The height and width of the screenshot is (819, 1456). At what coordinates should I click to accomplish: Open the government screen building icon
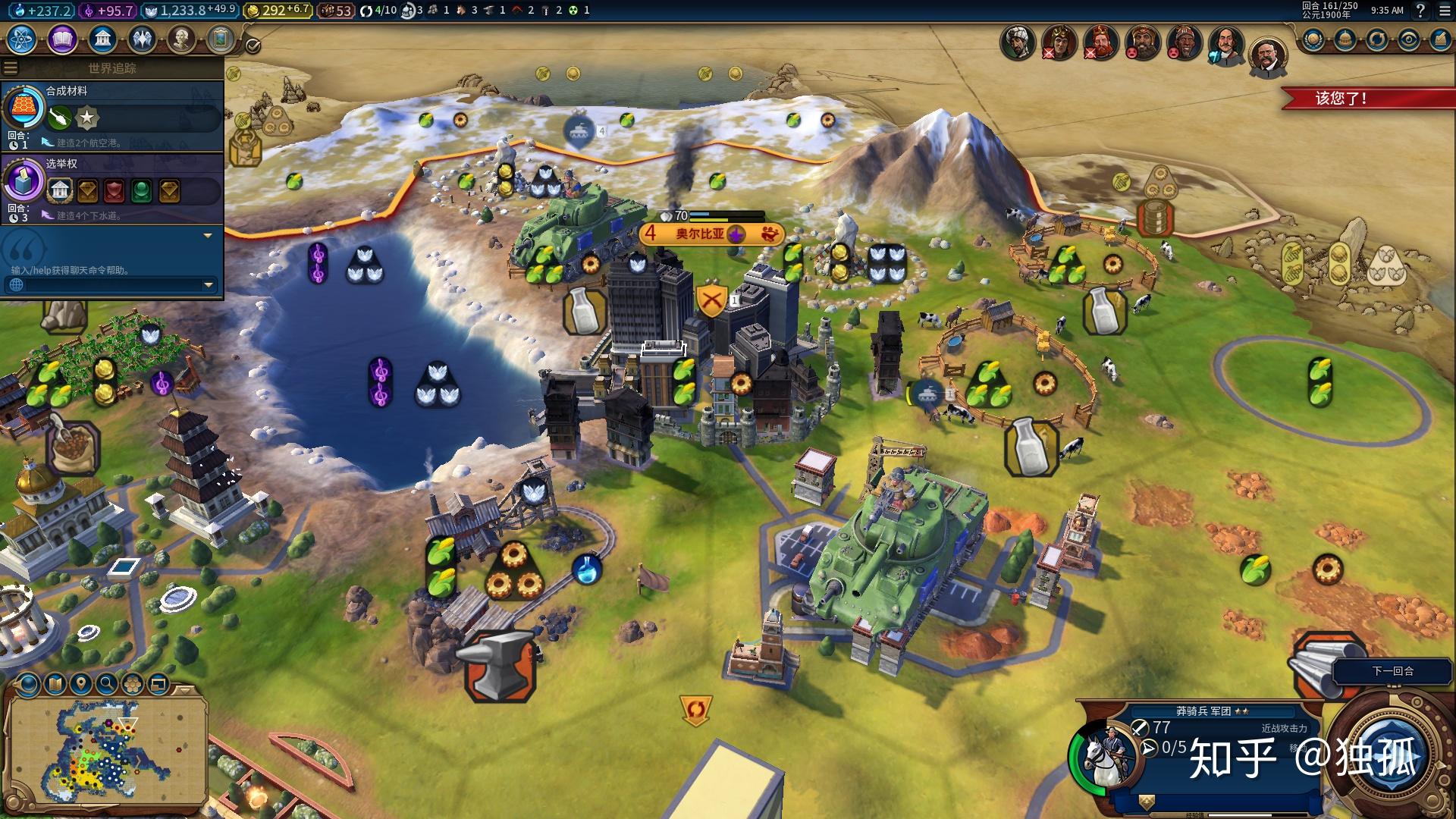[x=102, y=38]
